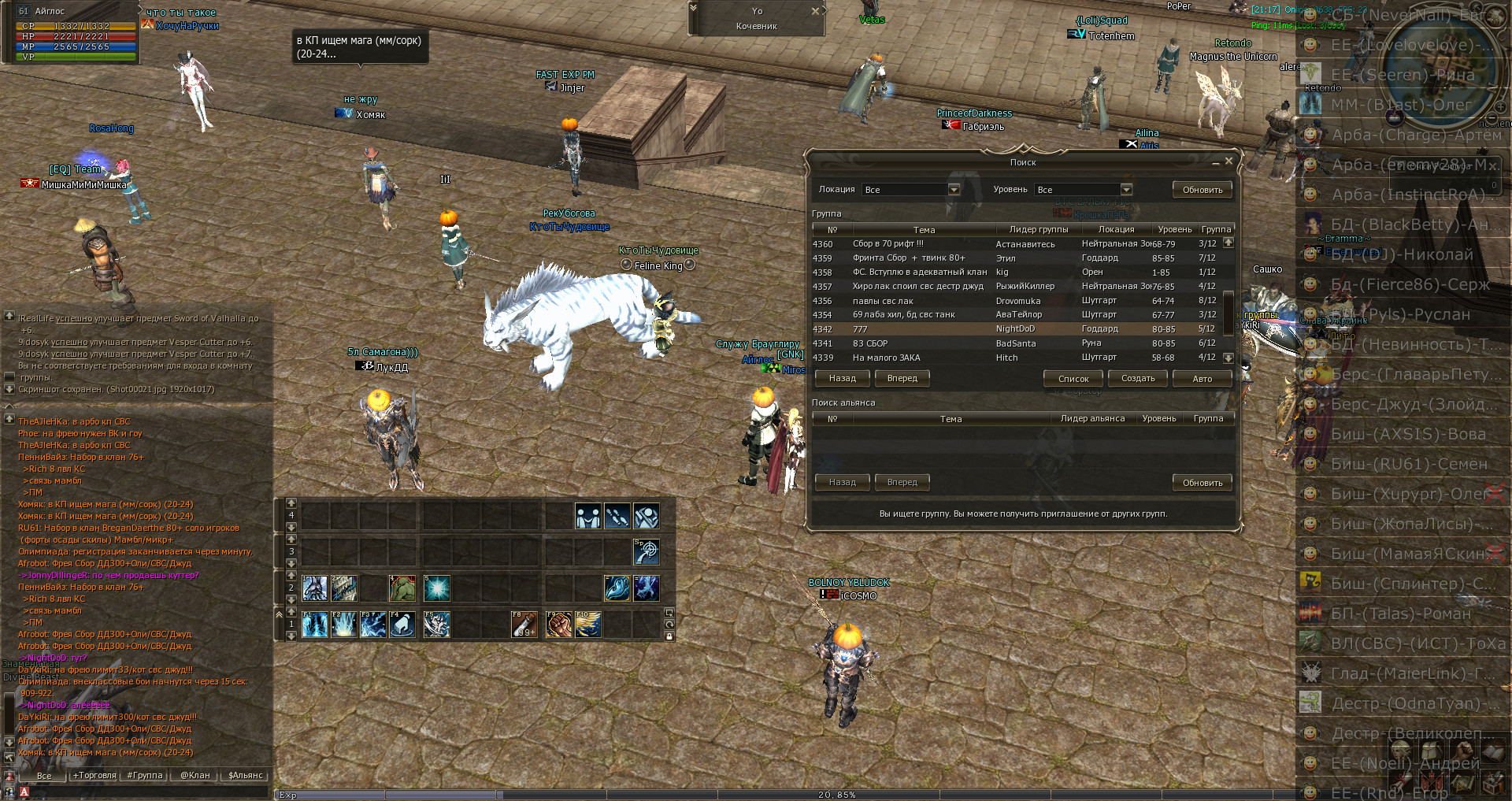Select party row 4360 led by Астанавитесь
Screen dimensions: 1512x801
[x=1016, y=244]
